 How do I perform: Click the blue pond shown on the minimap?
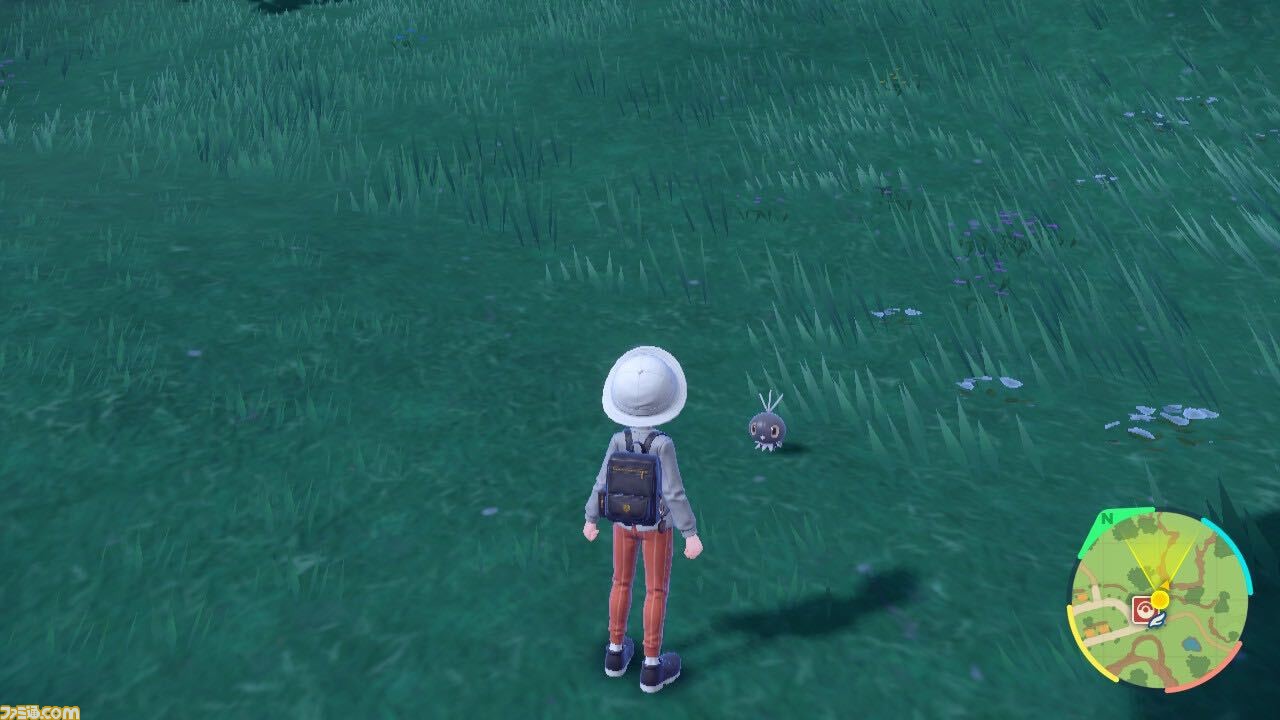(1191, 644)
